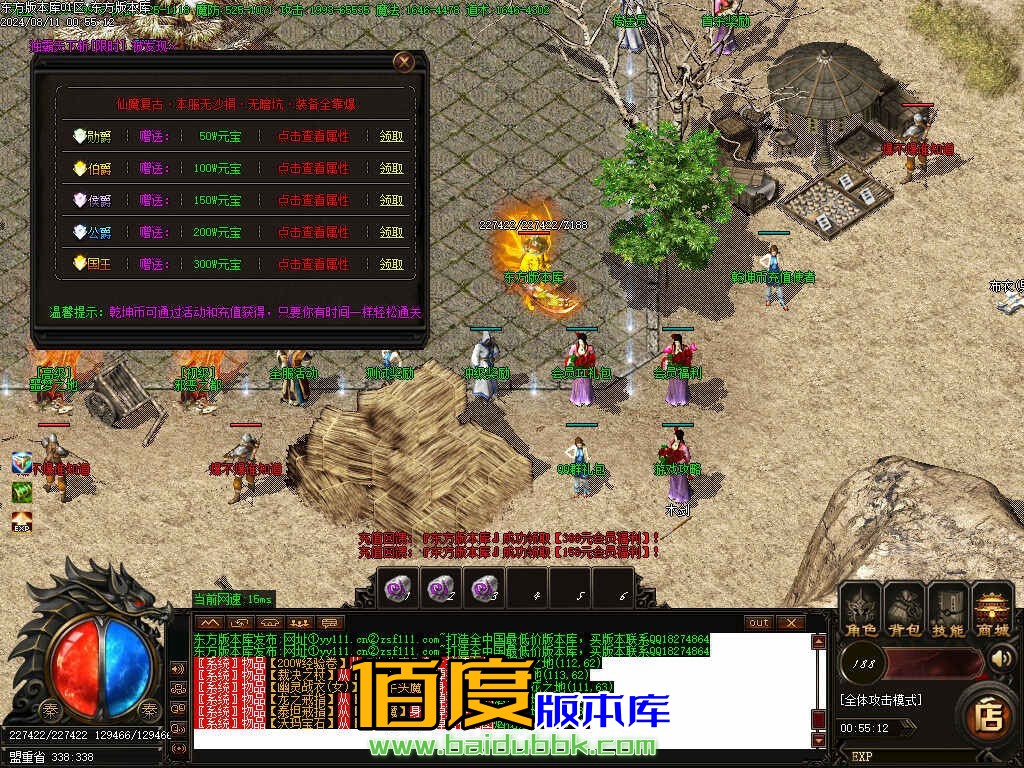Claim the 侯爵 150W元宝 reward
The height and width of the screenshot is (768, 1024).
point(392,200)
